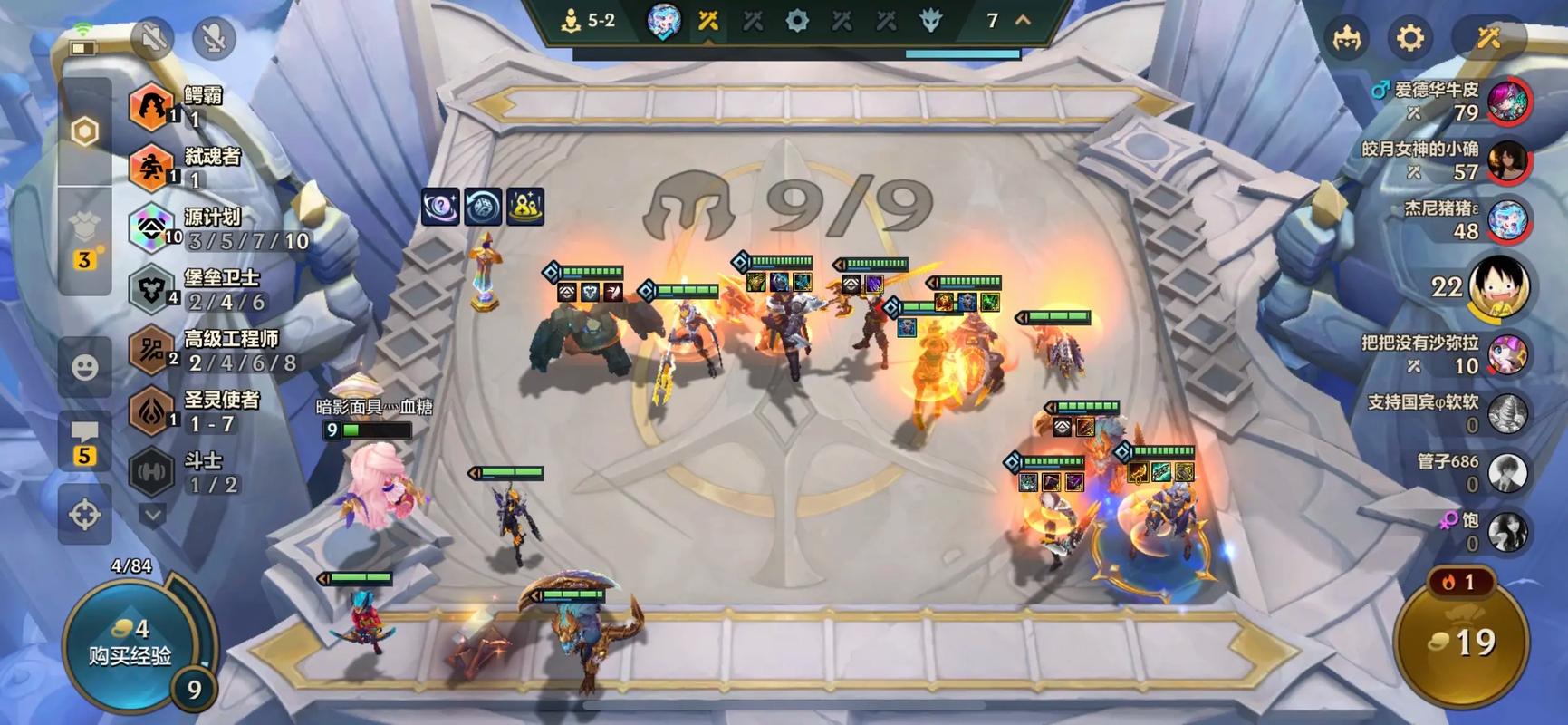Buy experience with the 购买经验 button

[130, 643]
